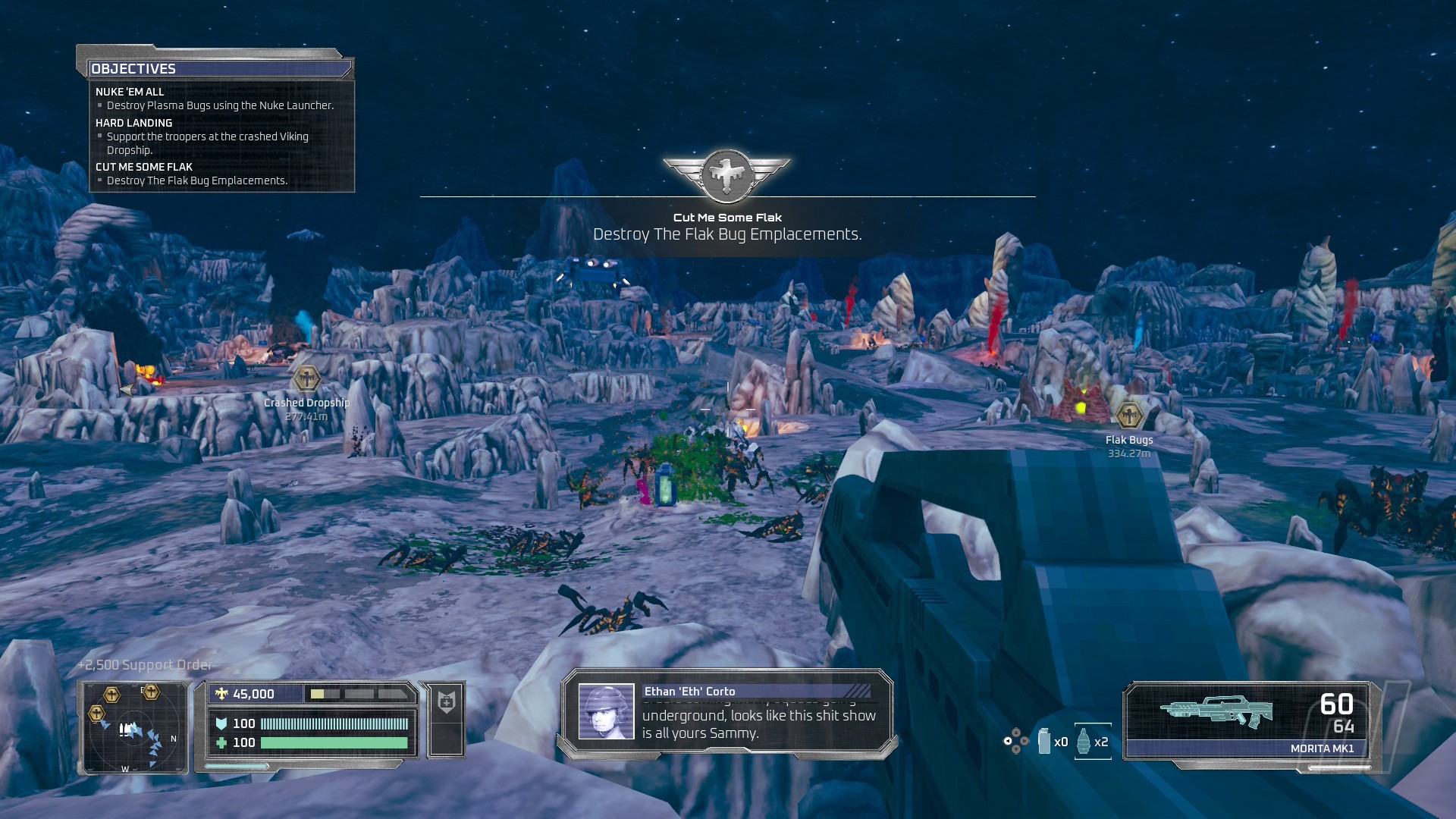Image resolution: width=1456 pixels, height=819 pixels.
Task: Select the canister item slot
Action: [1044, 741]
